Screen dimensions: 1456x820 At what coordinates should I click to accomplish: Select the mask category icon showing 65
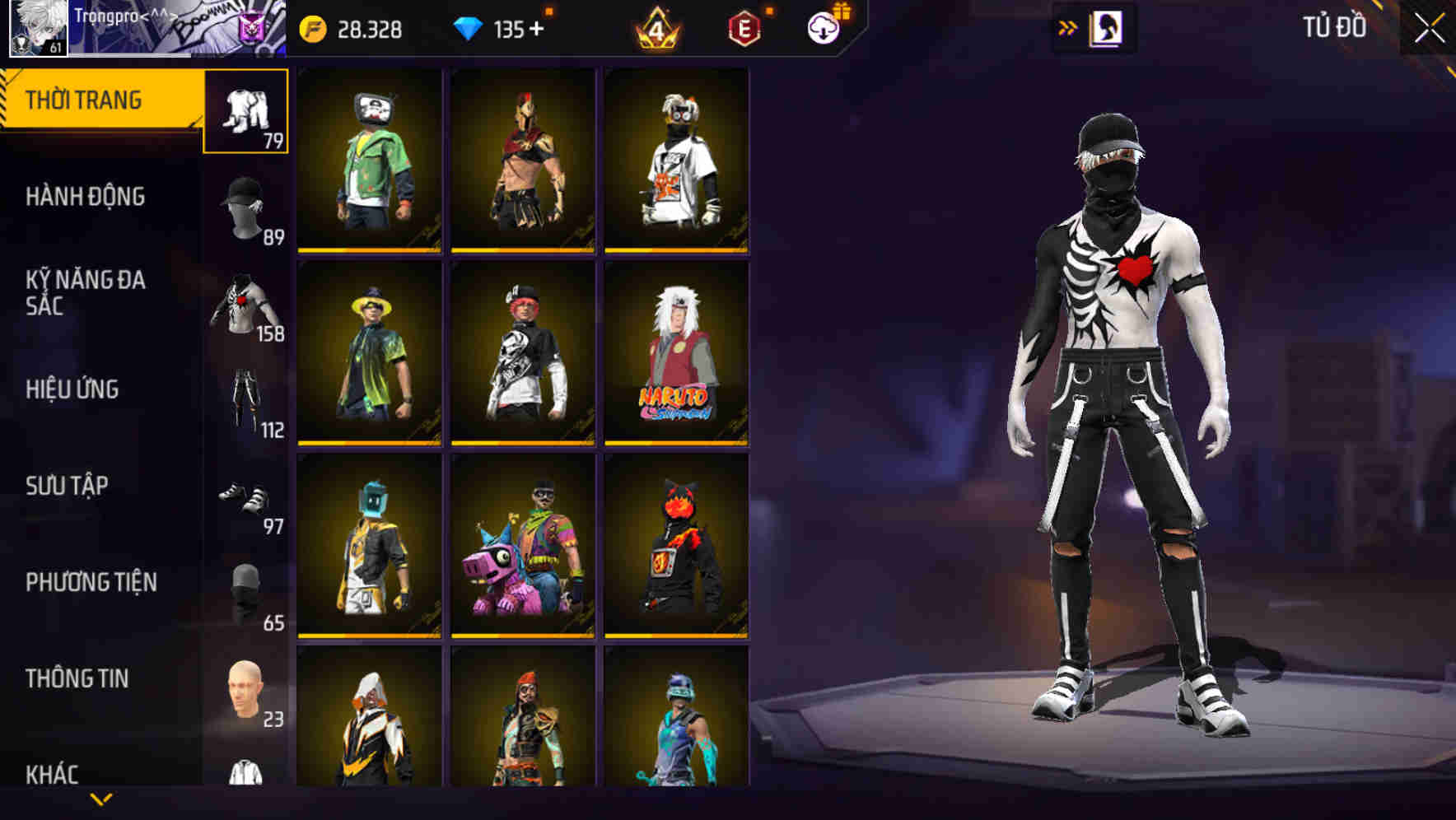point(244,593)
